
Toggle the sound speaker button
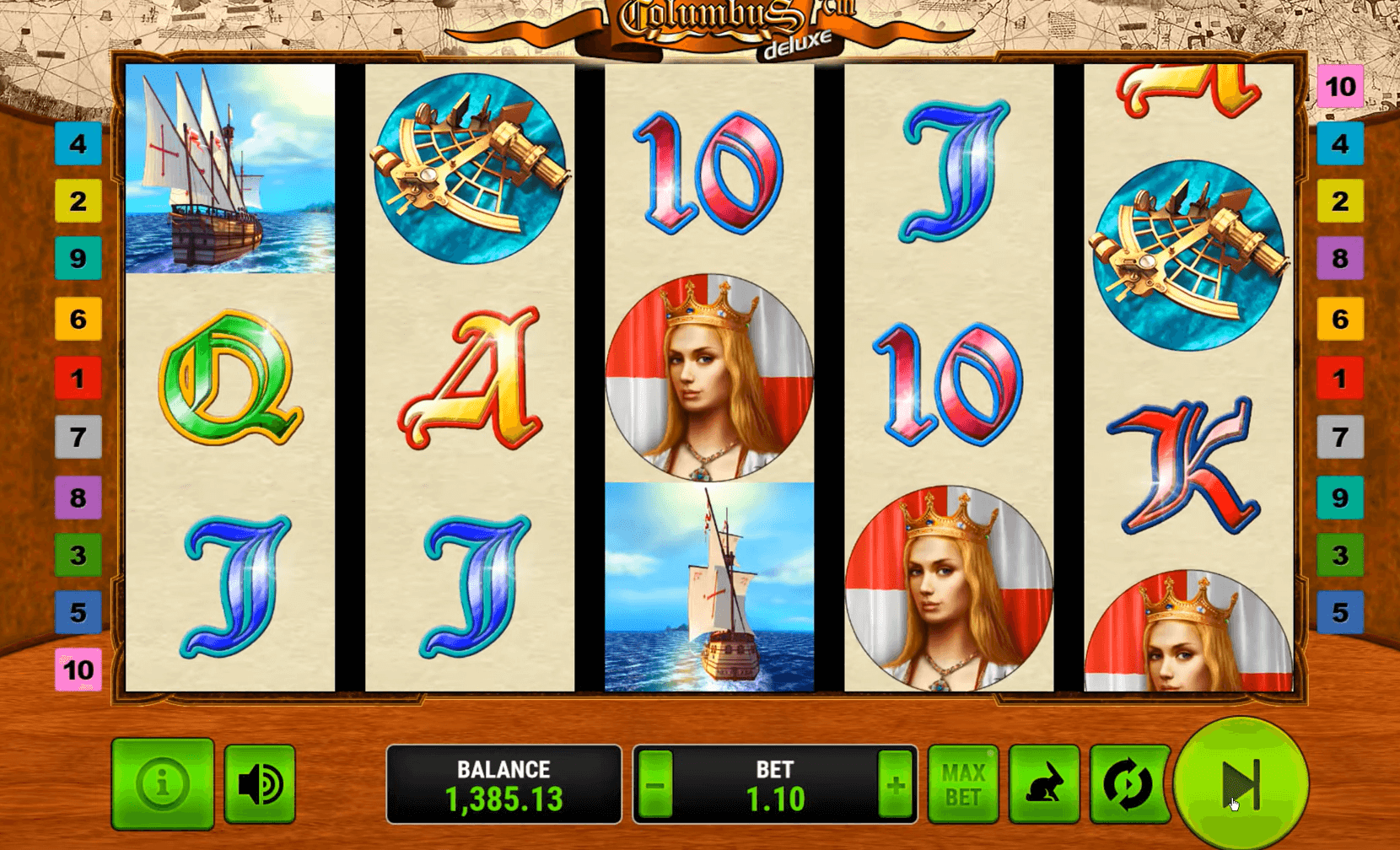[260, 784]
